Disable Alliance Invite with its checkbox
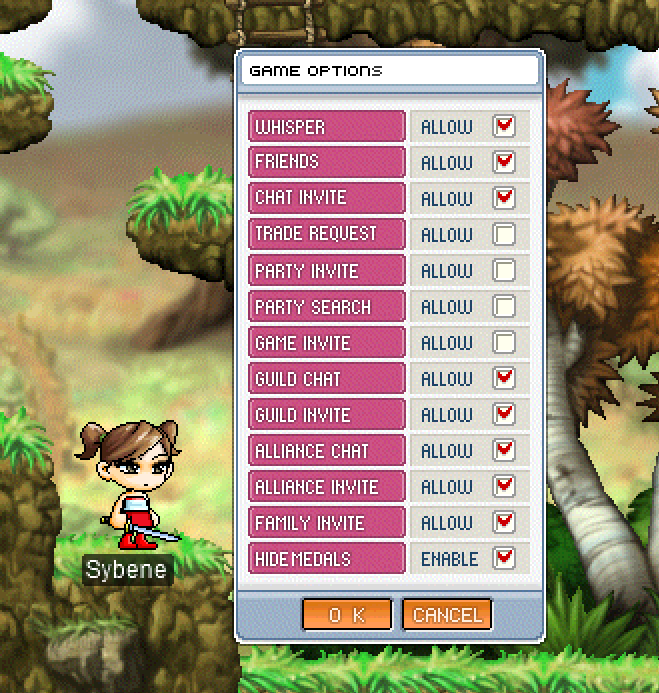This screenshot has height=693, width=659. coord(504,487)
